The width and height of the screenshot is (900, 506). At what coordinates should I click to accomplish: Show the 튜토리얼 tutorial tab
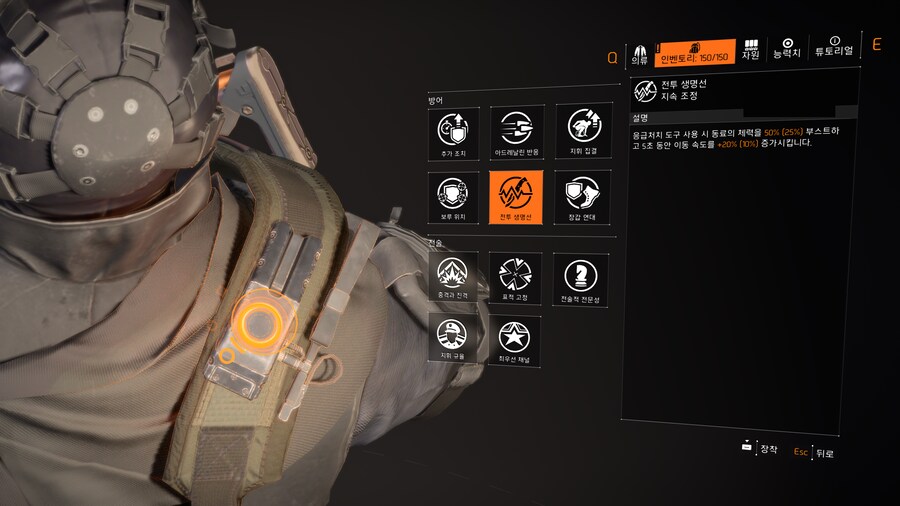pos(834,48)
